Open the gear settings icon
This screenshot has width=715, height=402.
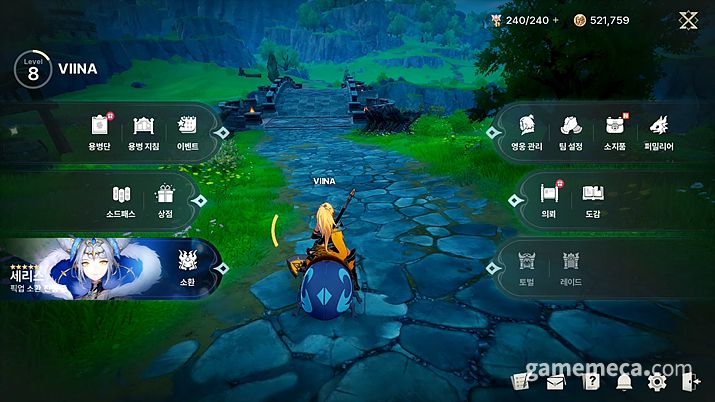tap(656, 381)
